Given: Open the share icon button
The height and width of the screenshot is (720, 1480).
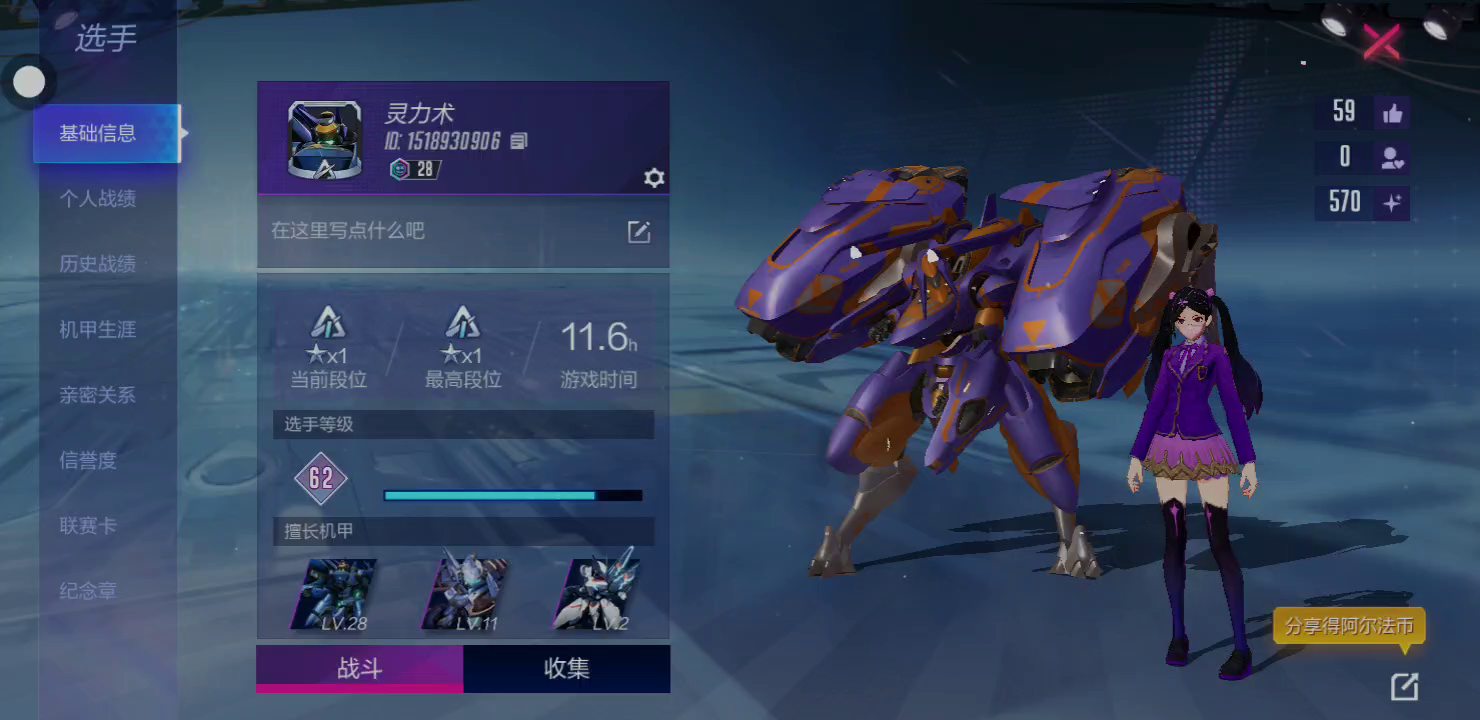Looking at the screenshot, I should (1404, 686).
